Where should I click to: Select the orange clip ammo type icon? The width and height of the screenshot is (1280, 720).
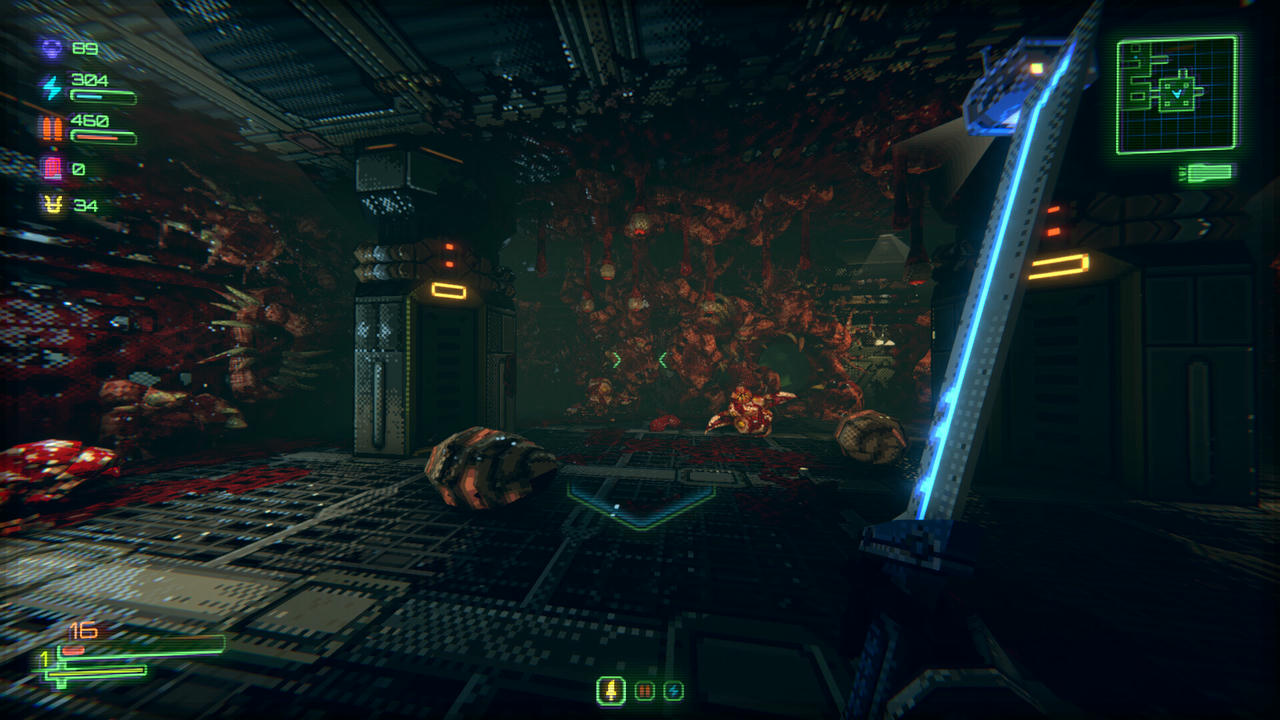tap(642, 692)
